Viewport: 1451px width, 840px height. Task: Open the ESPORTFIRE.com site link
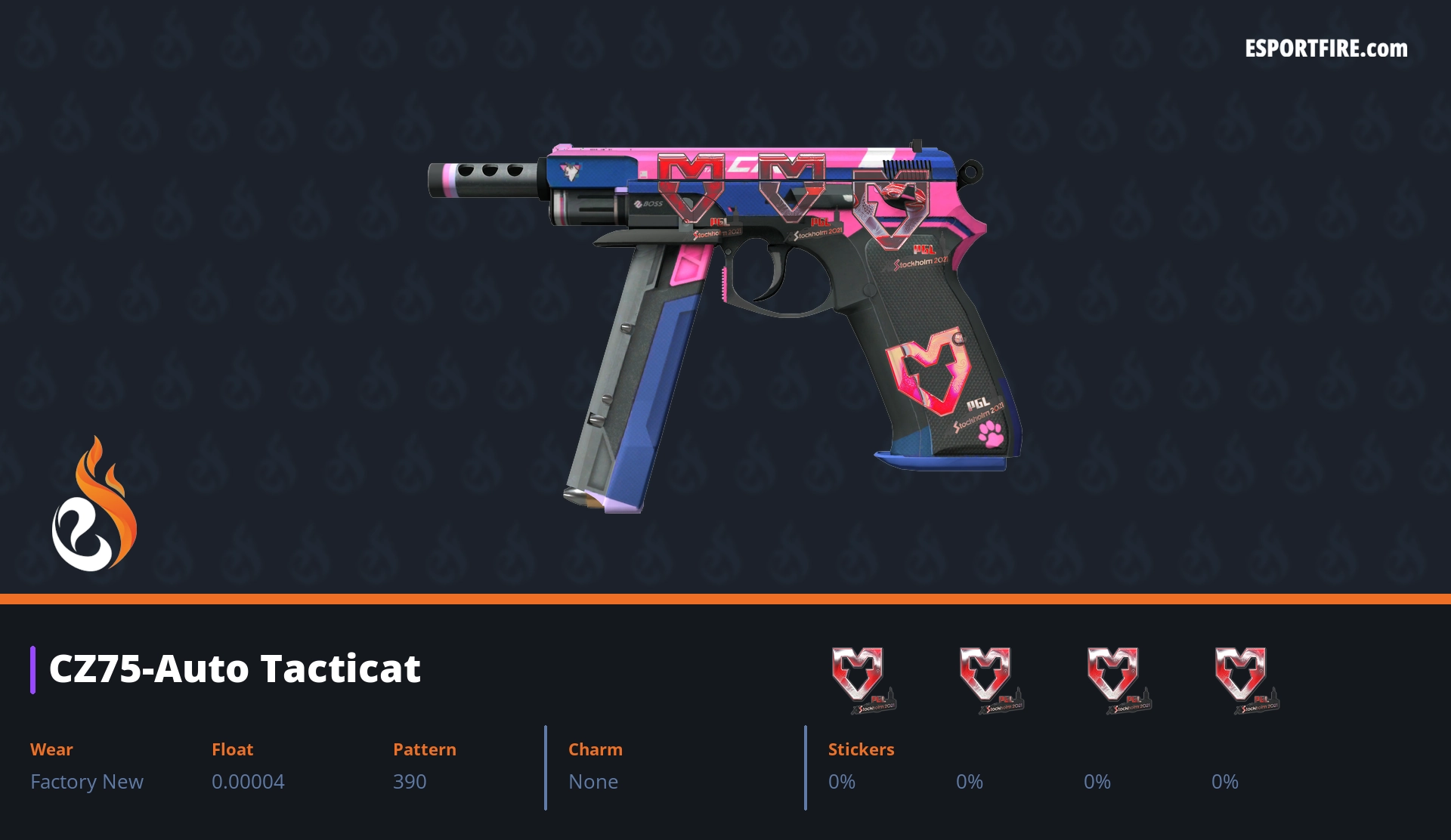(1326, 49)
